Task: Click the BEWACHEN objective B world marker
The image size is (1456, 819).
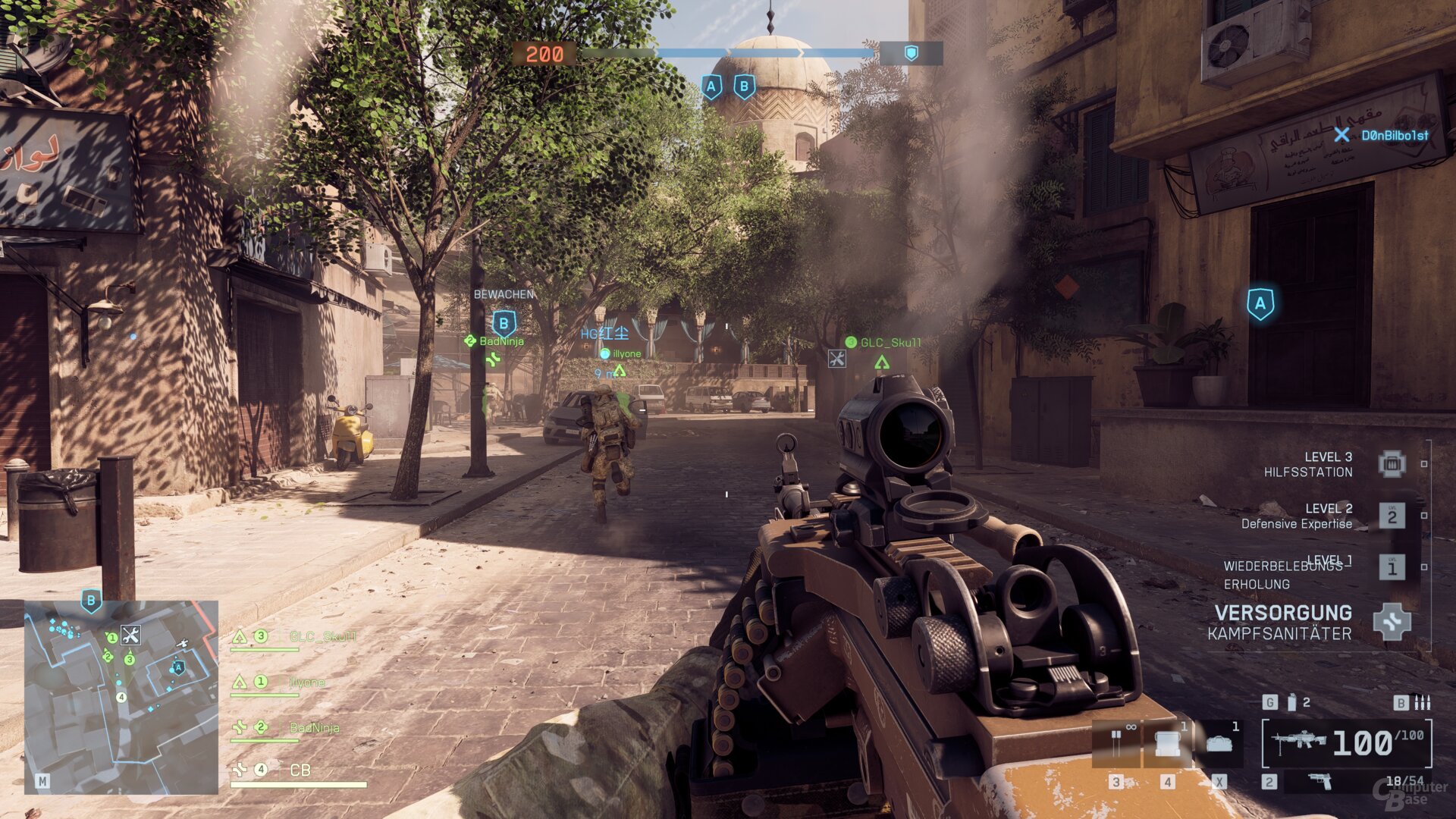Action: pos(504,324)
